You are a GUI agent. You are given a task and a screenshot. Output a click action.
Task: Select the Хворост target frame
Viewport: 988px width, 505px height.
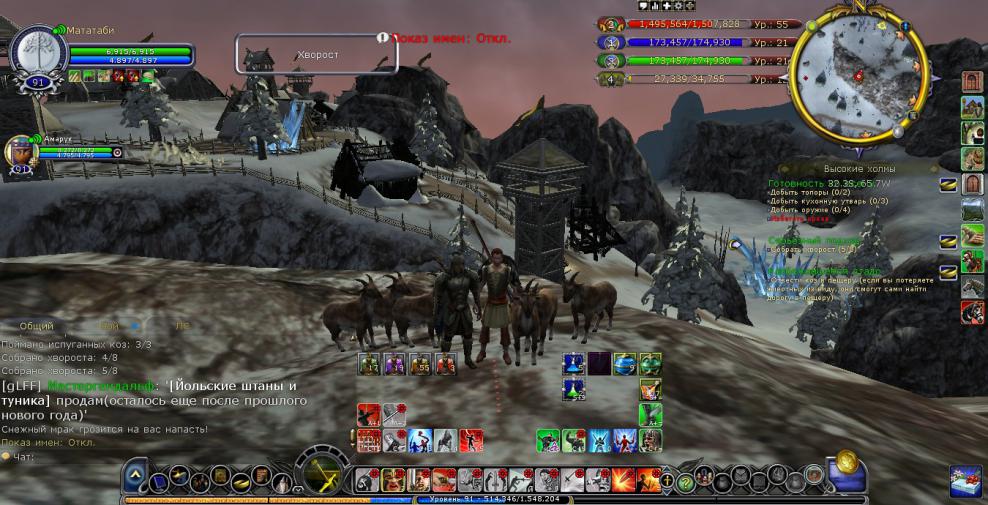click(316, 54)
